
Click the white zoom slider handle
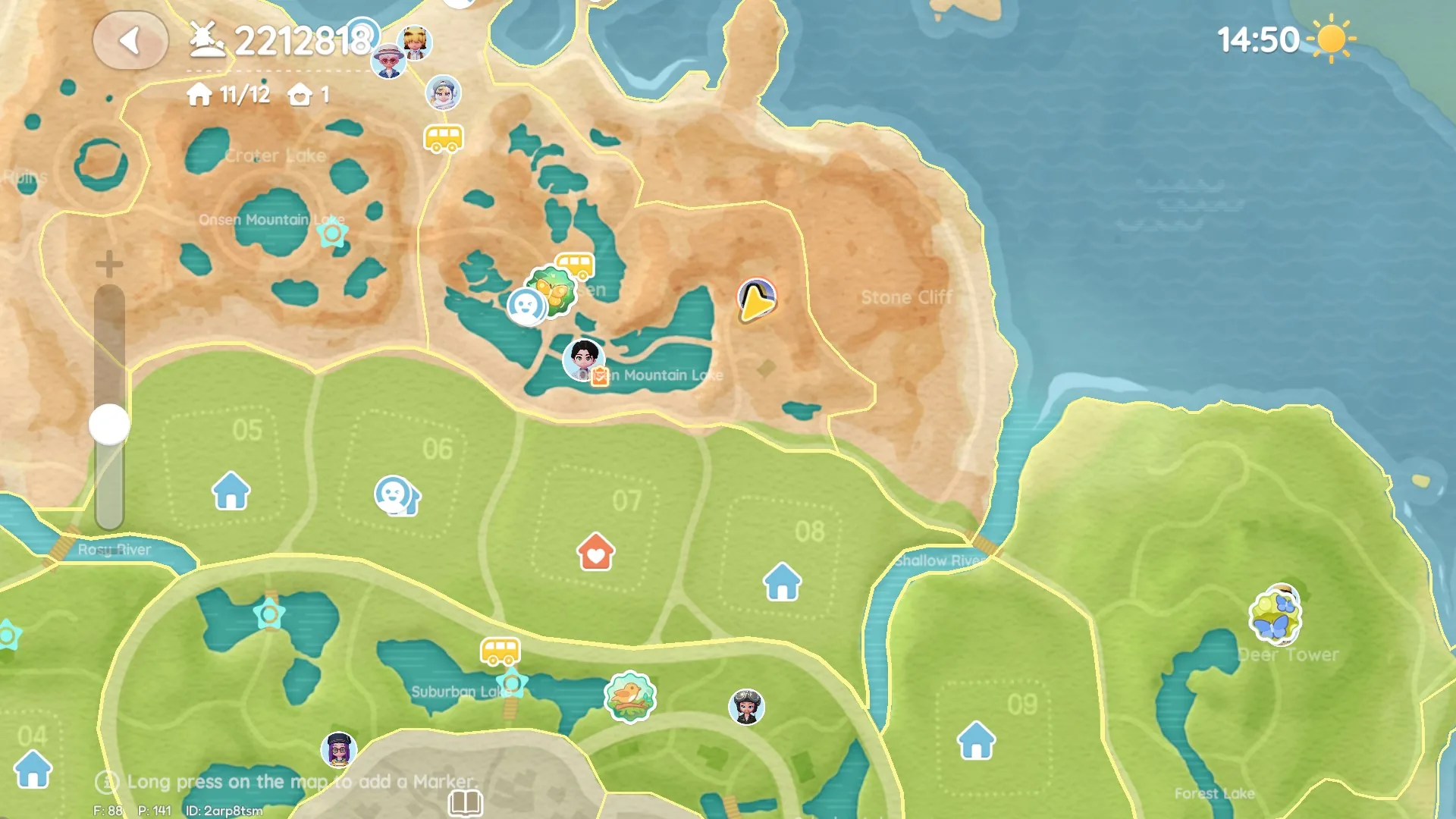coord(109,424)
